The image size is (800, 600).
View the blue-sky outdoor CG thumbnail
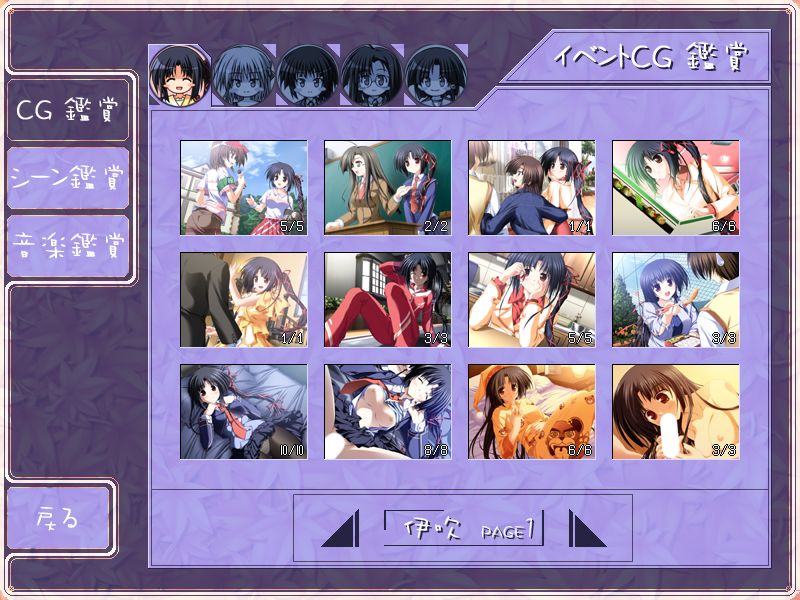click(243, 187)
